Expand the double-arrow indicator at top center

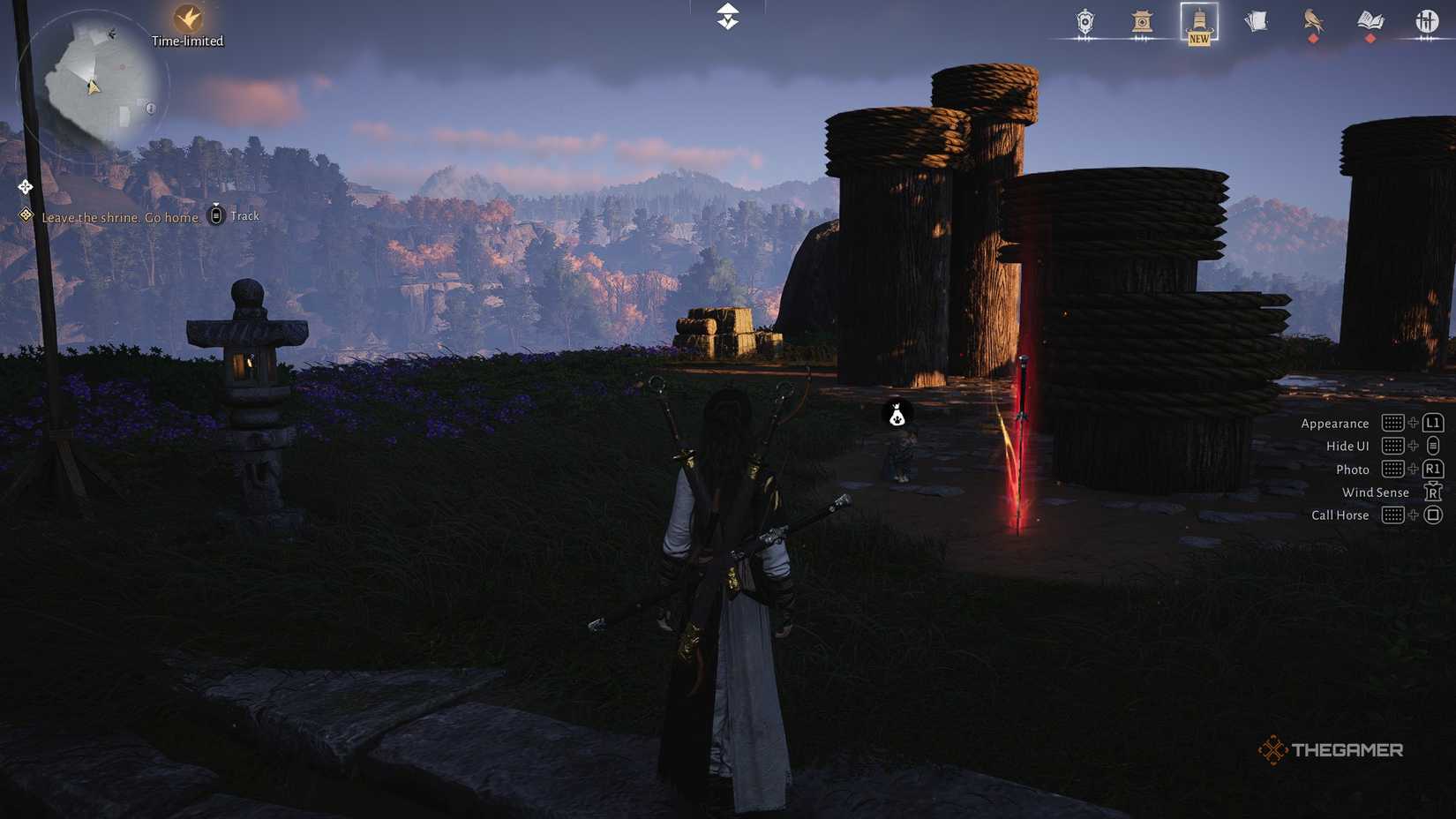point(725,18)
